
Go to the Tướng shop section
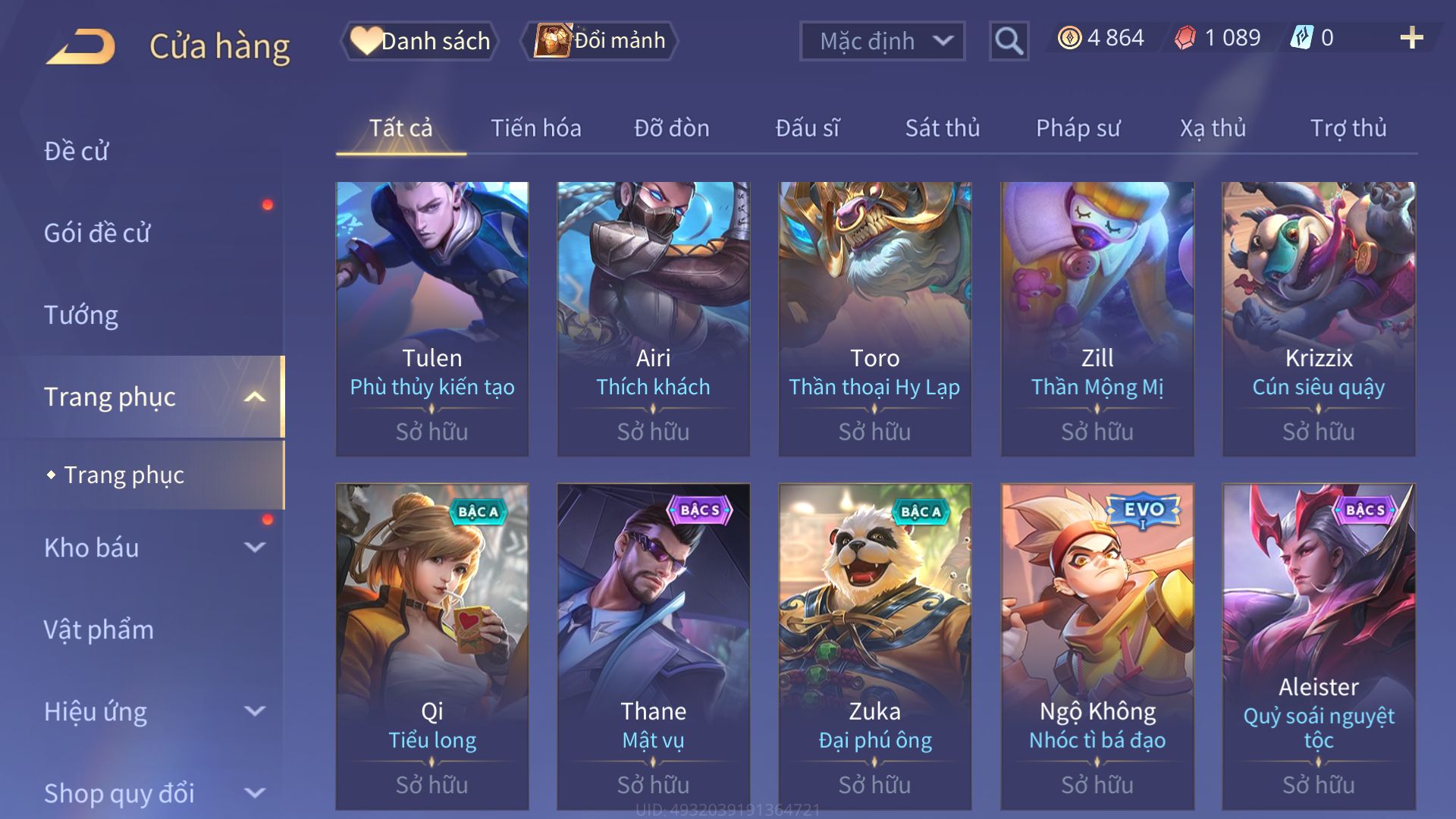pos(81,315)
